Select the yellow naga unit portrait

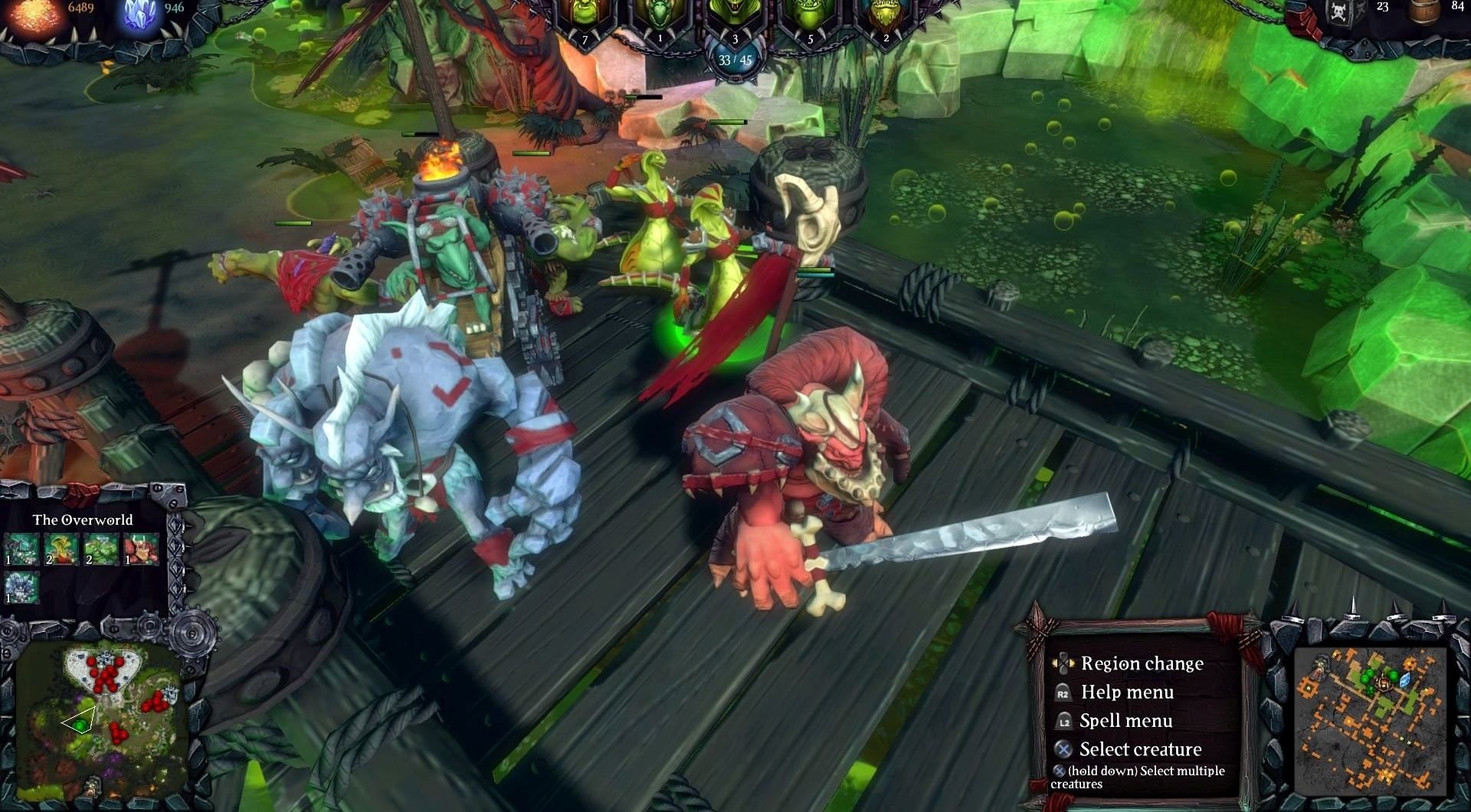coord(61,549)
